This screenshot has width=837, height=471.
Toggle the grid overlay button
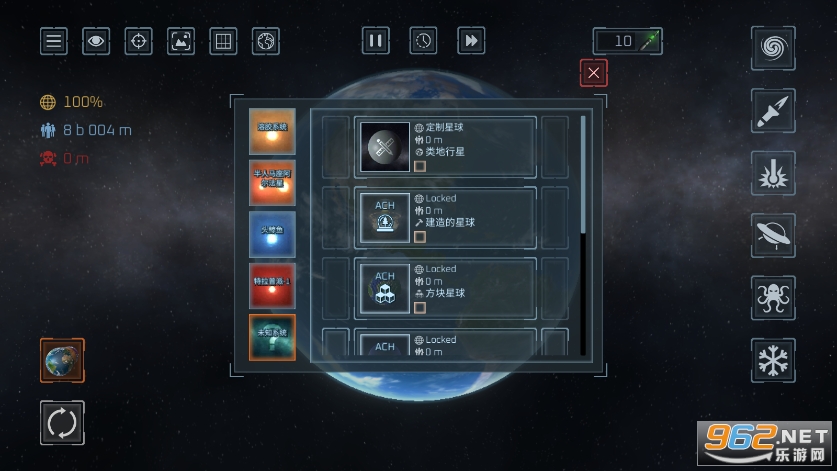tap(223, 41)
